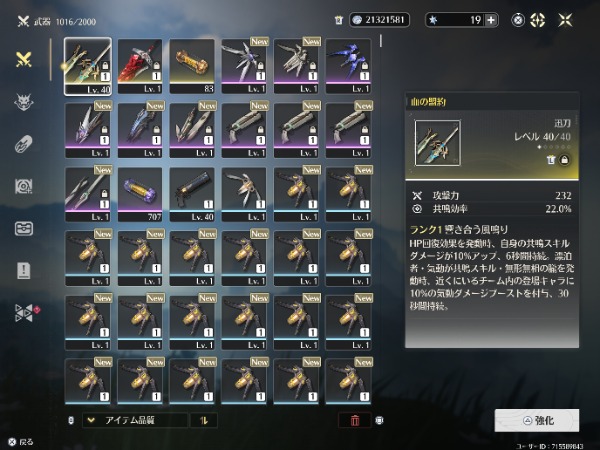Viewport: 600px width, 450px height.
Task: Add astrite with the plus button
Action: [491, 19]
